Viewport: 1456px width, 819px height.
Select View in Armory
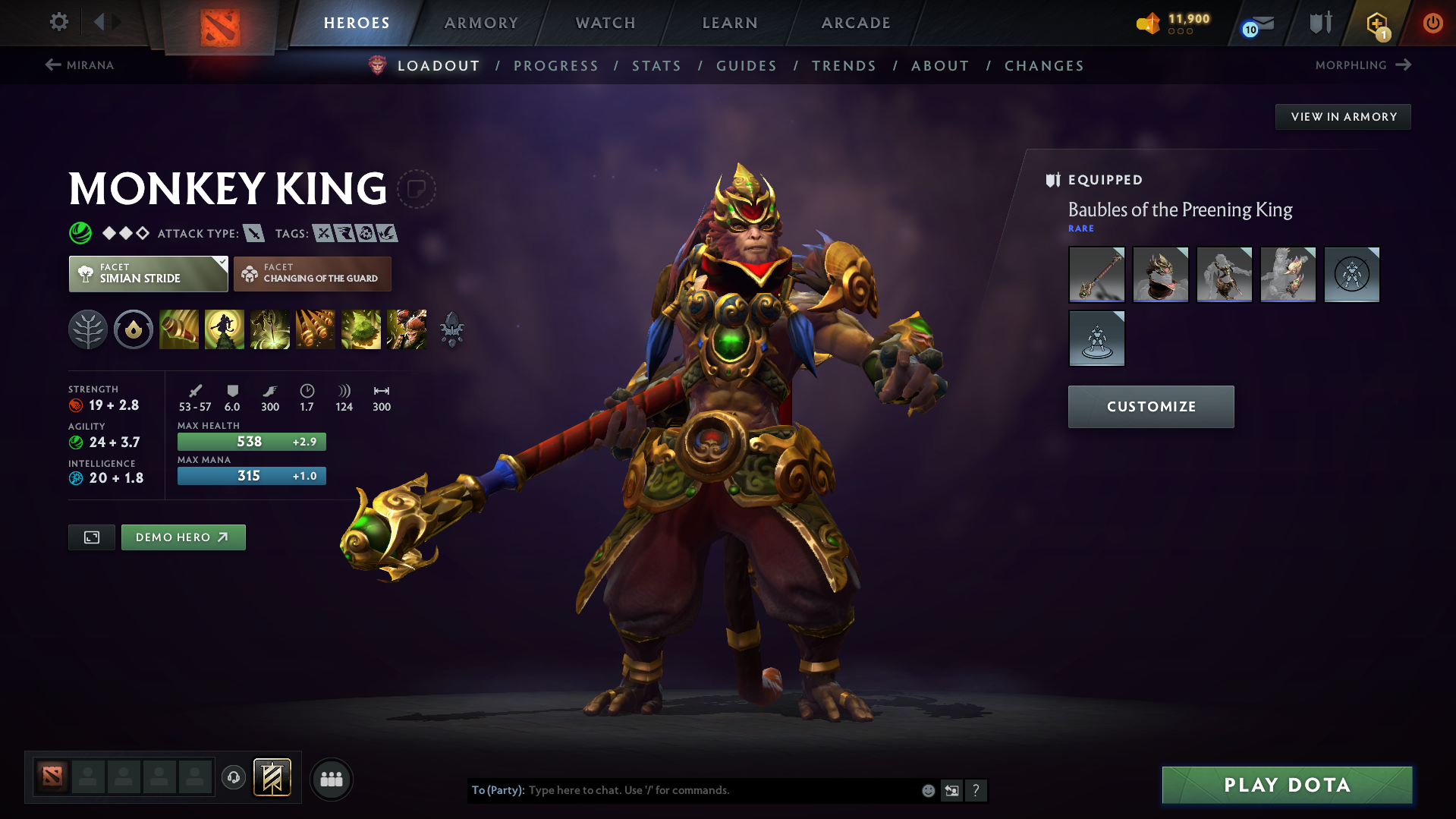pyautogui.click(x=1343, y=117)
